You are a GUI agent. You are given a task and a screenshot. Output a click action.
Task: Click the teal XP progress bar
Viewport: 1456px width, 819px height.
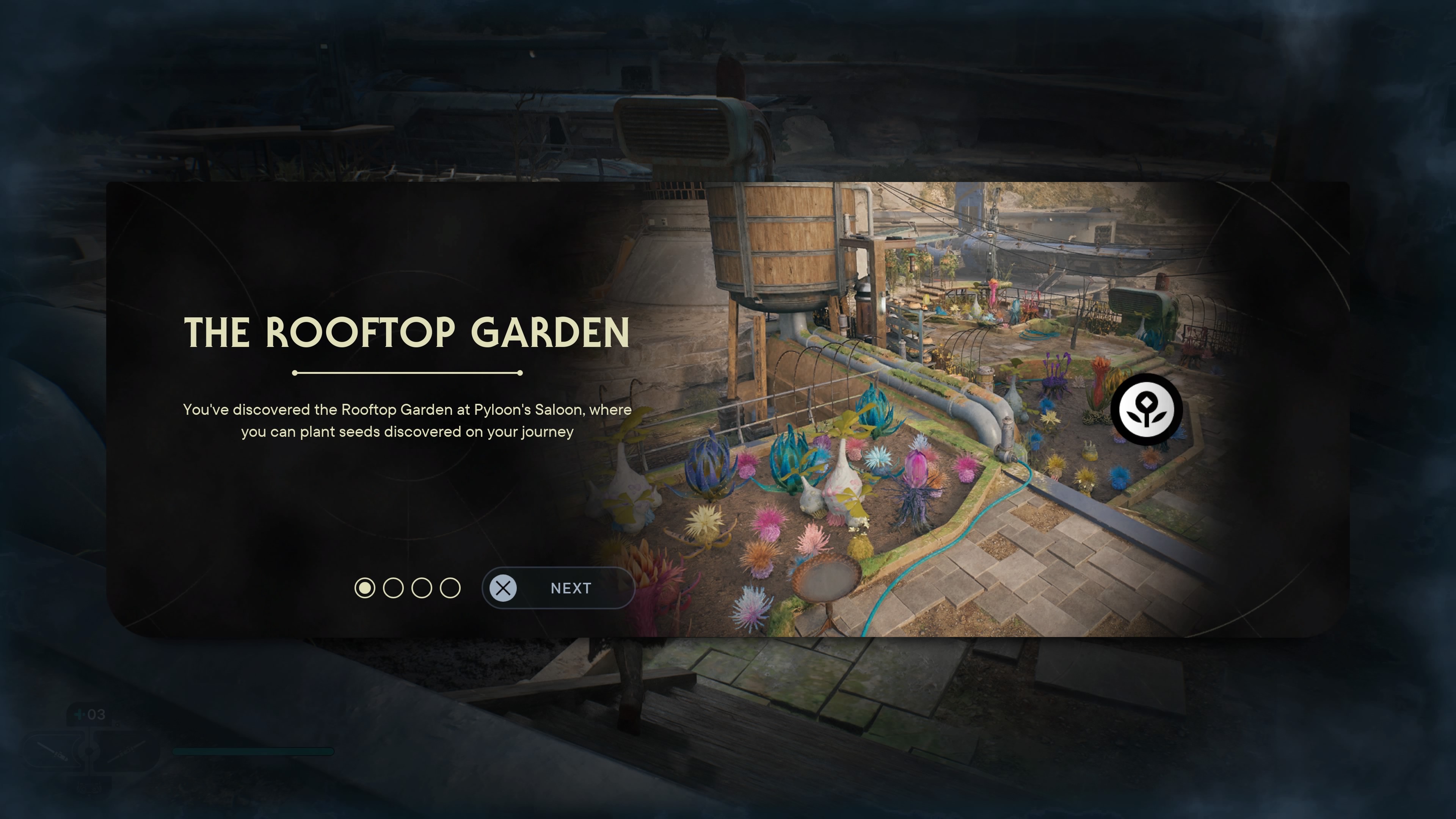pyautogui.click(x=254, y=752)
